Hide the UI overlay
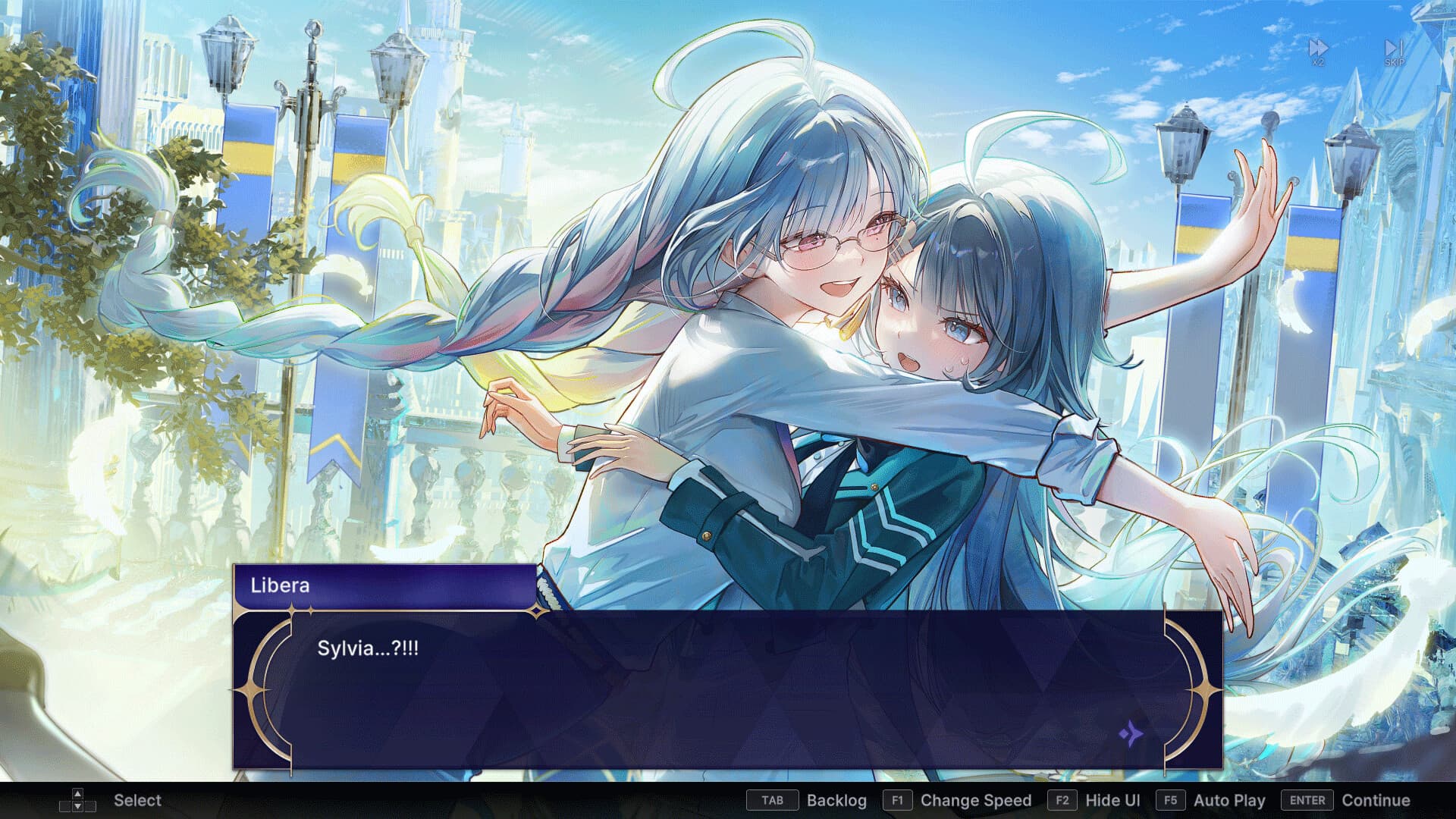Screen dimensions: 1456x819 click(1112, 800)
